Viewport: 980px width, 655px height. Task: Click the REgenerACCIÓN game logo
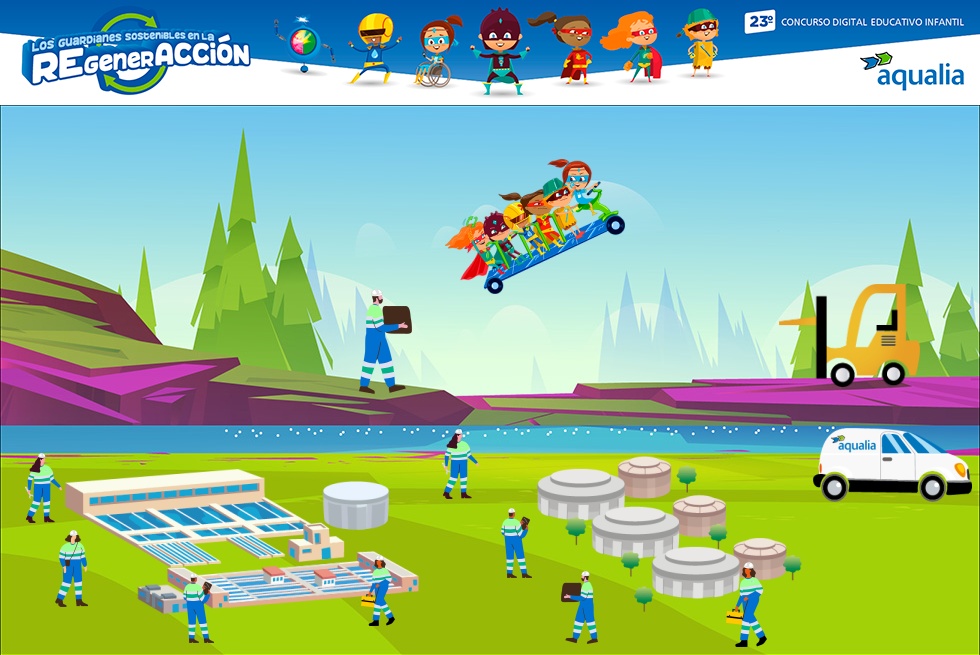coord(137,55)
